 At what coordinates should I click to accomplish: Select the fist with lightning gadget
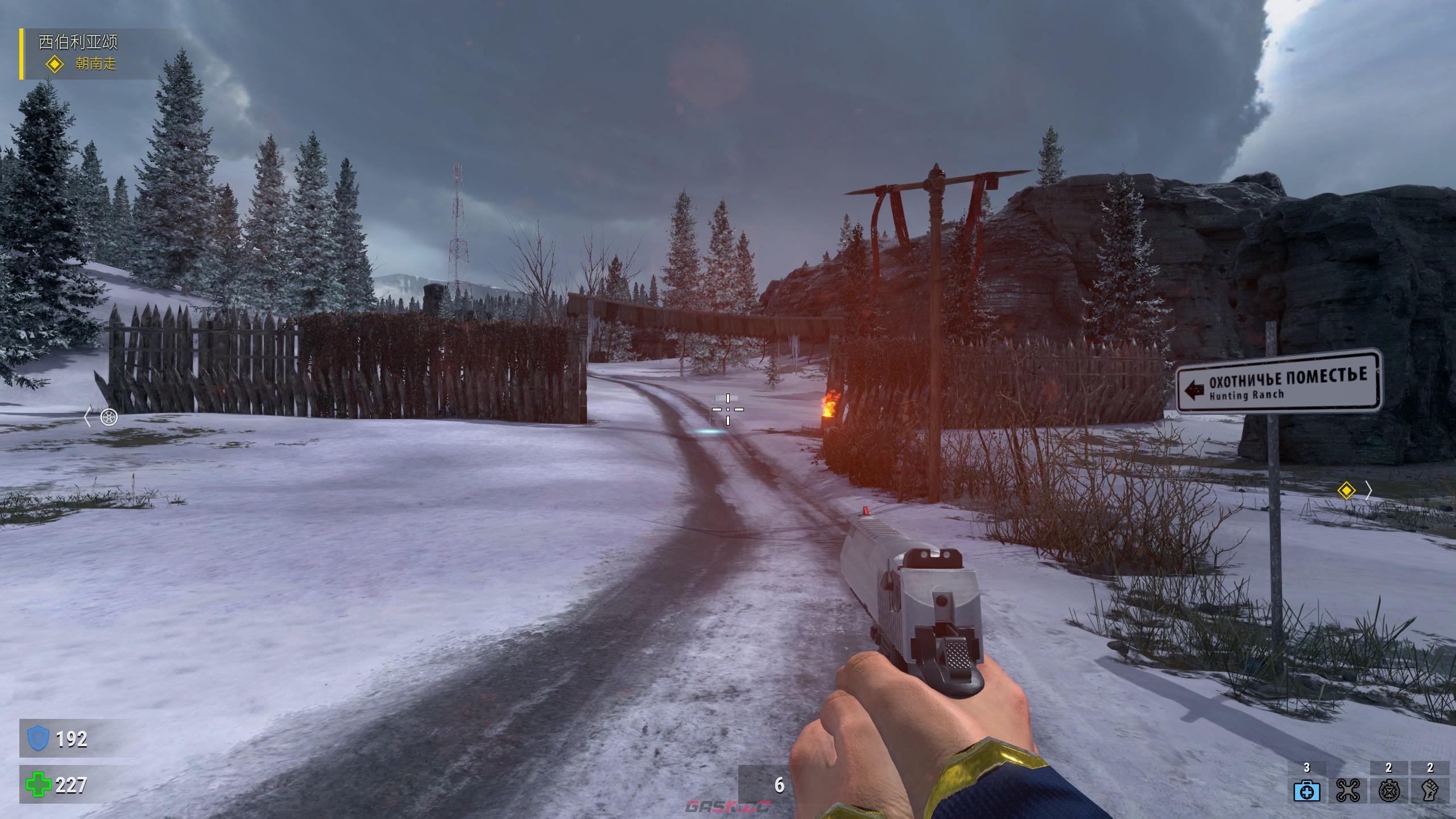[1430, 790]
